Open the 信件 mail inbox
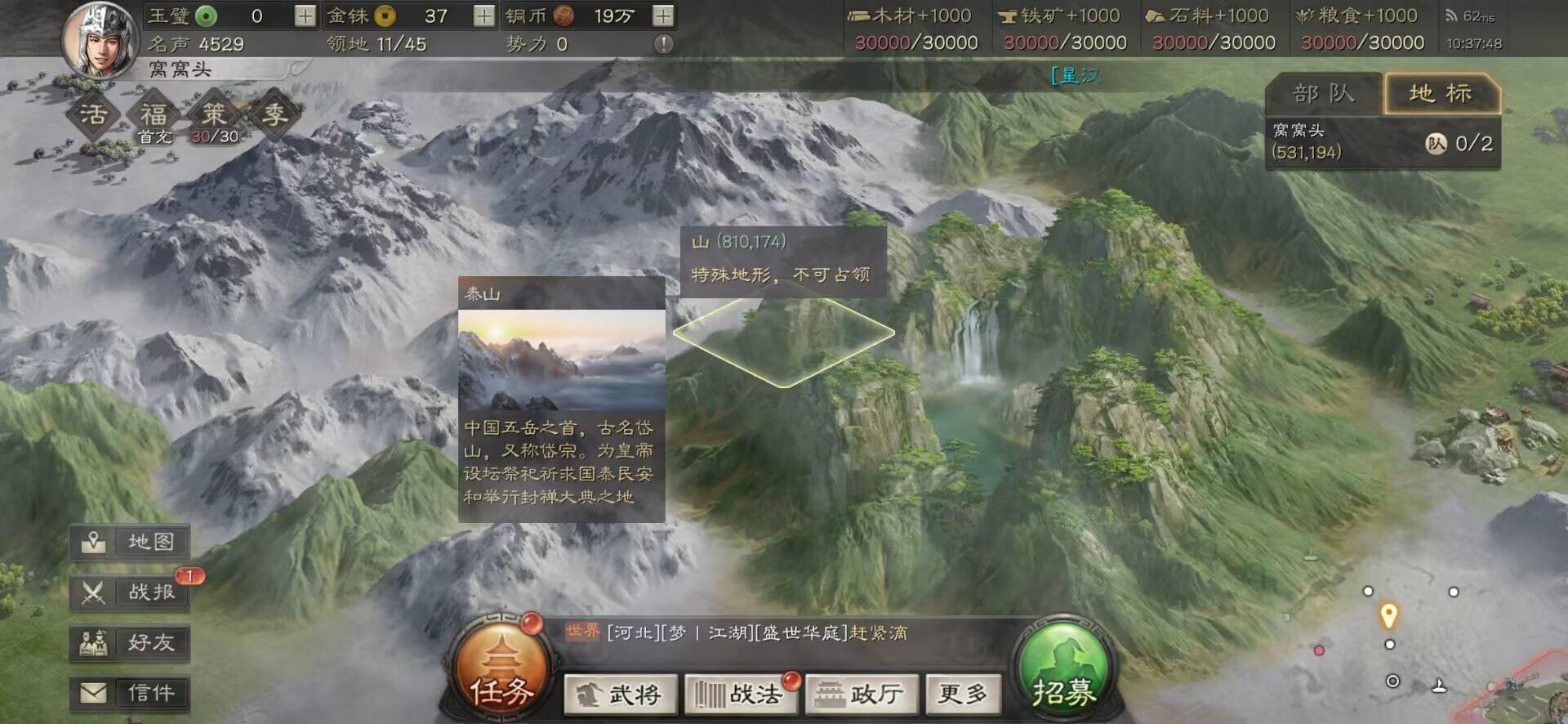The width and height of the screenshot is (1568, 724). click(131, 692)
